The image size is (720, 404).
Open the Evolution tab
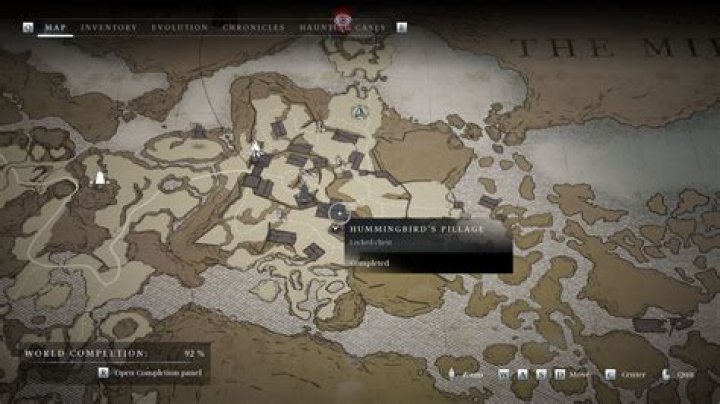tap(180, 28)
